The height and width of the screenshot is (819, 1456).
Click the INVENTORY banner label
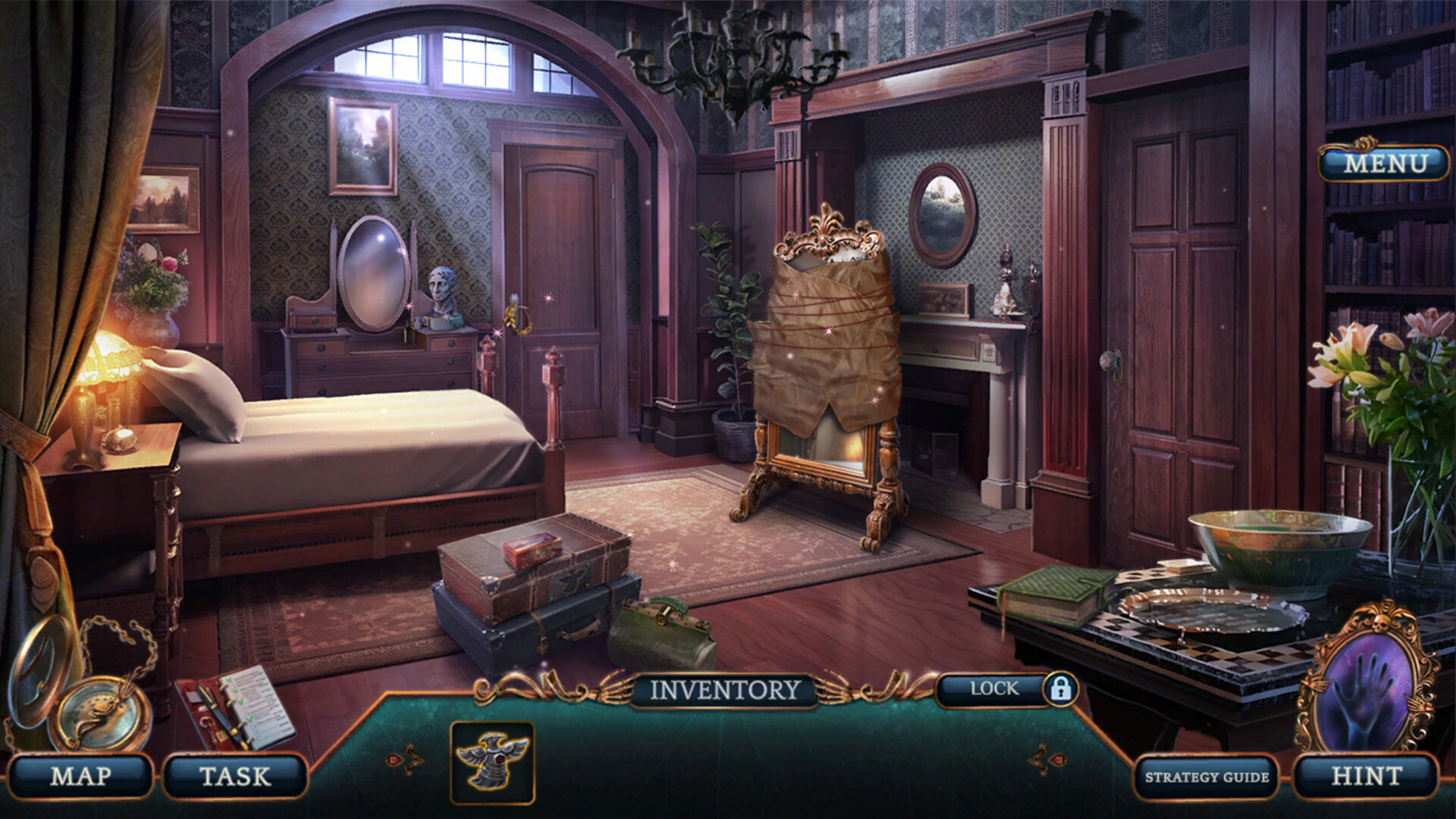click(x=726, y=689)
